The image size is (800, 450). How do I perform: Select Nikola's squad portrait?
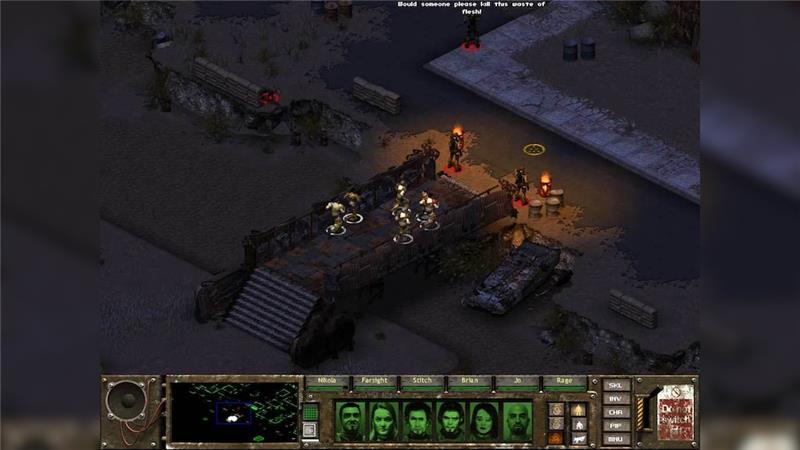click(350, 421)
